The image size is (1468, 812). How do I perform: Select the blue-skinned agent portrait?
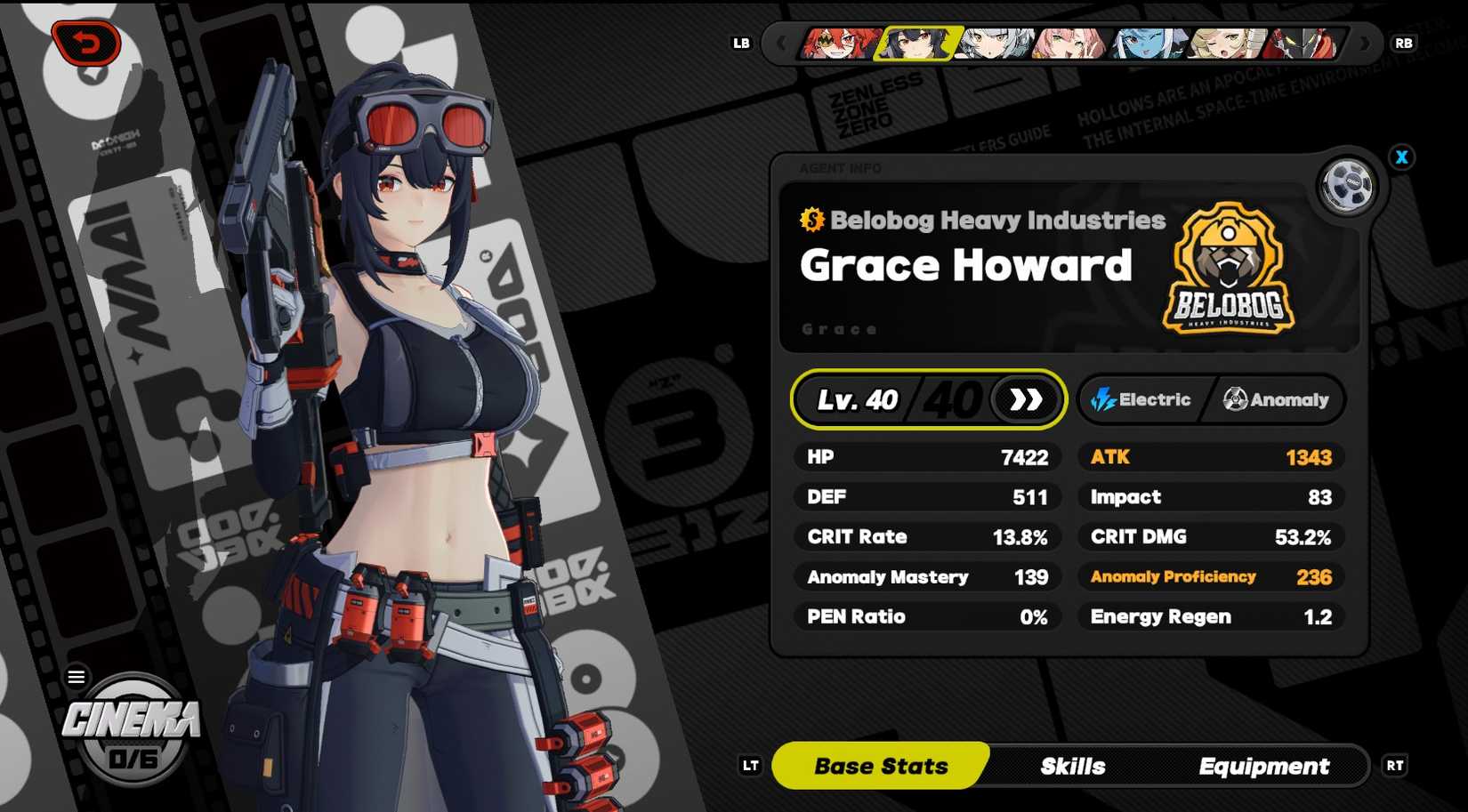1149,43
